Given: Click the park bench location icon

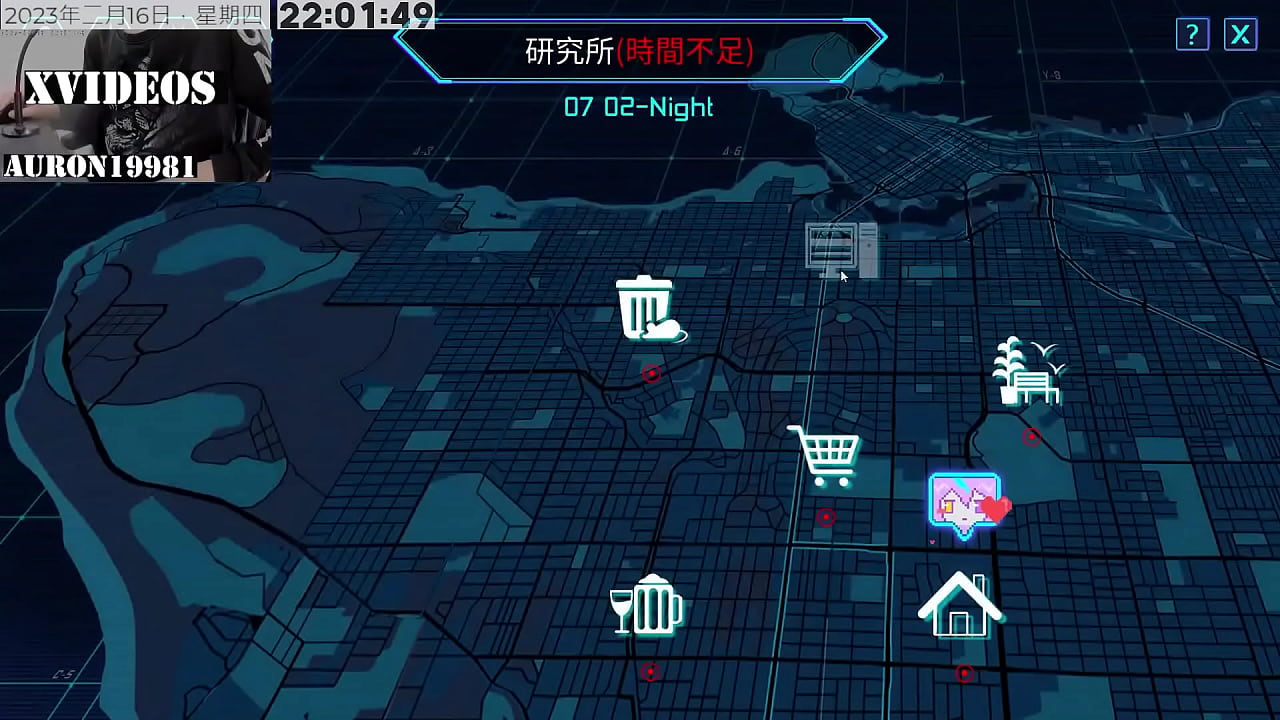Looking at the screenshot, I should click(1035, 385).
